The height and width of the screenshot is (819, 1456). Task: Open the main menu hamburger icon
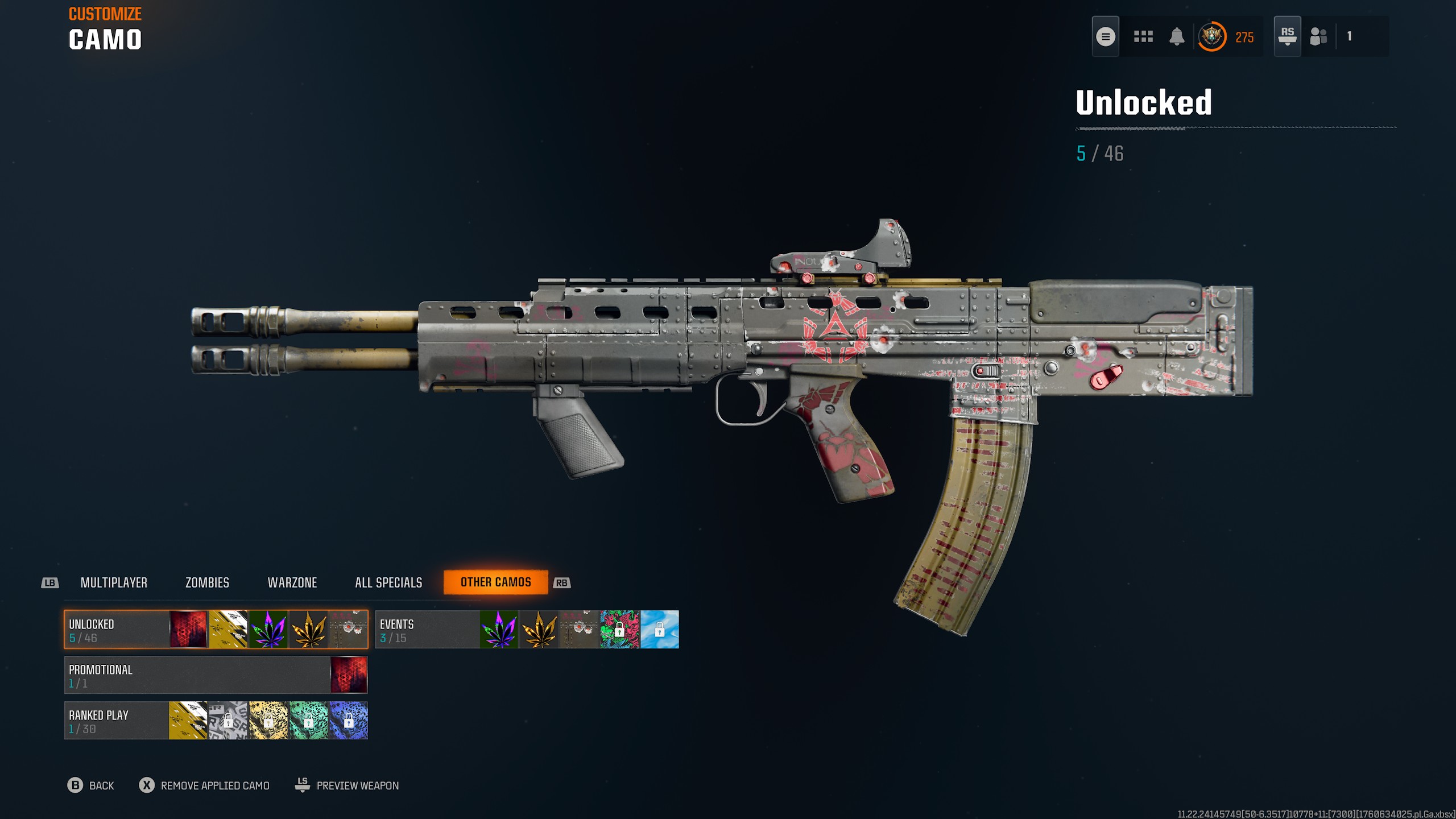[1105, 37]
